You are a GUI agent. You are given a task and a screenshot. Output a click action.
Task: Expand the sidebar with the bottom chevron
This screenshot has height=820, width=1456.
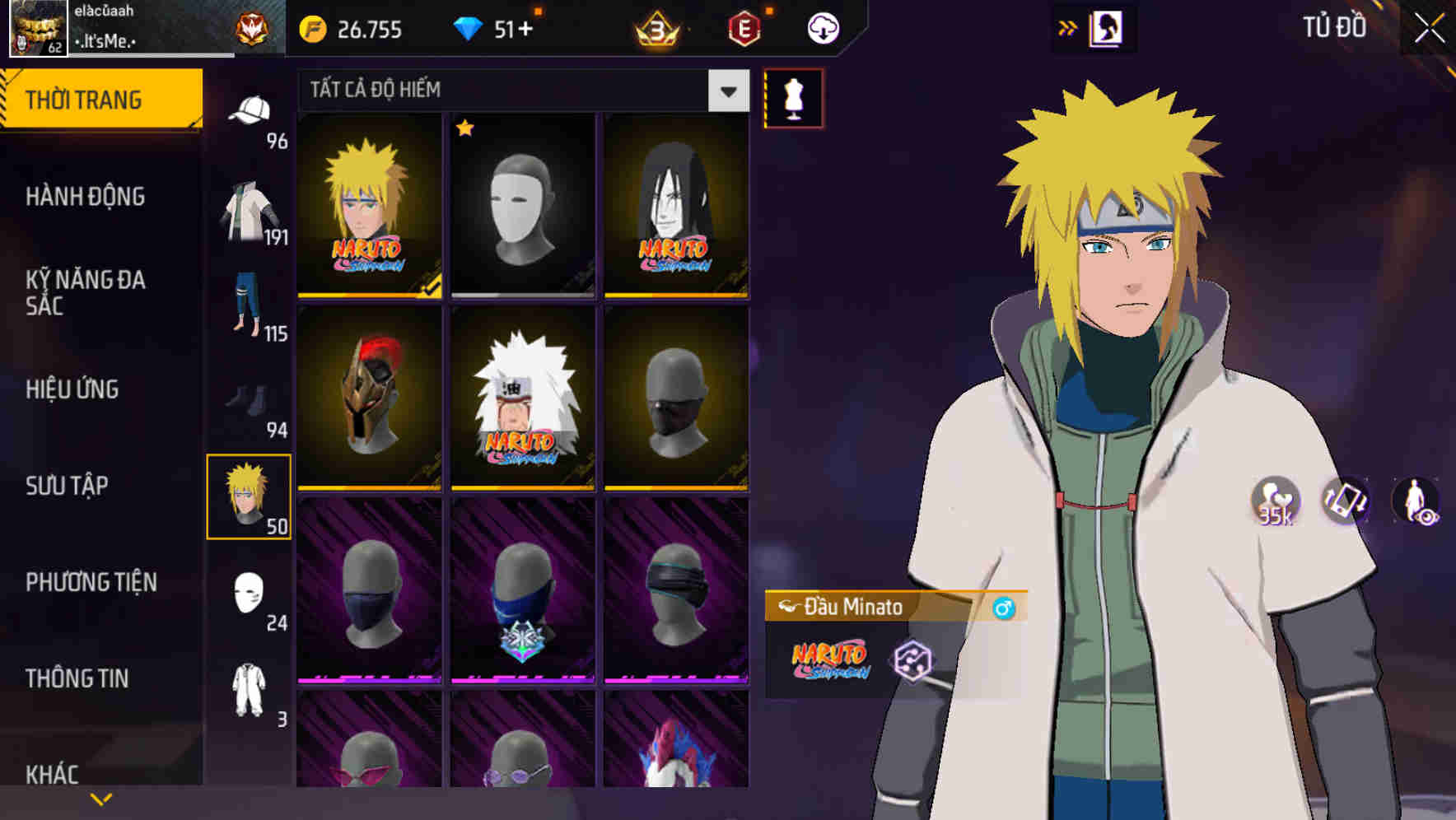(99, 797)
